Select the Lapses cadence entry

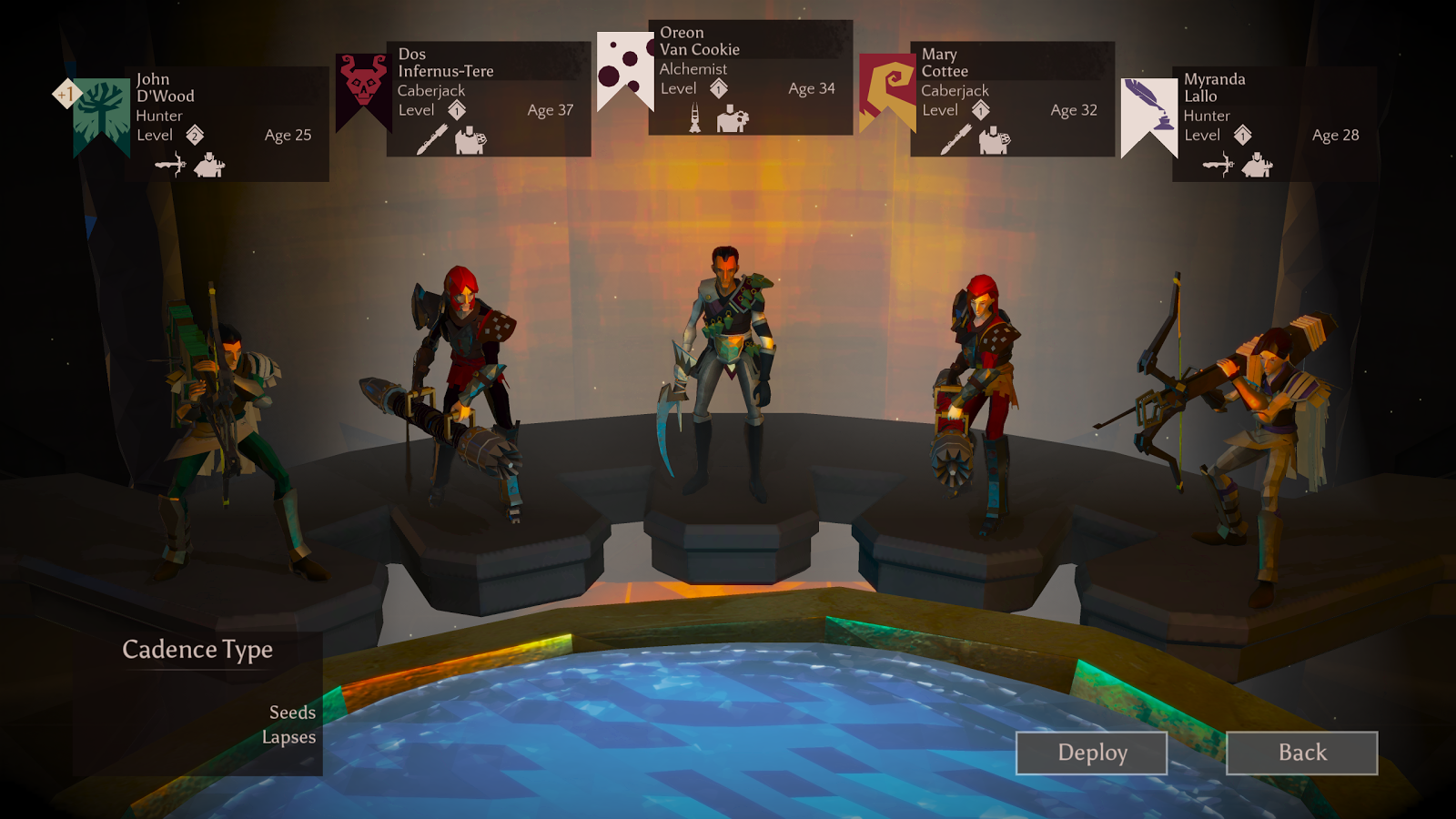pos(288,737)
